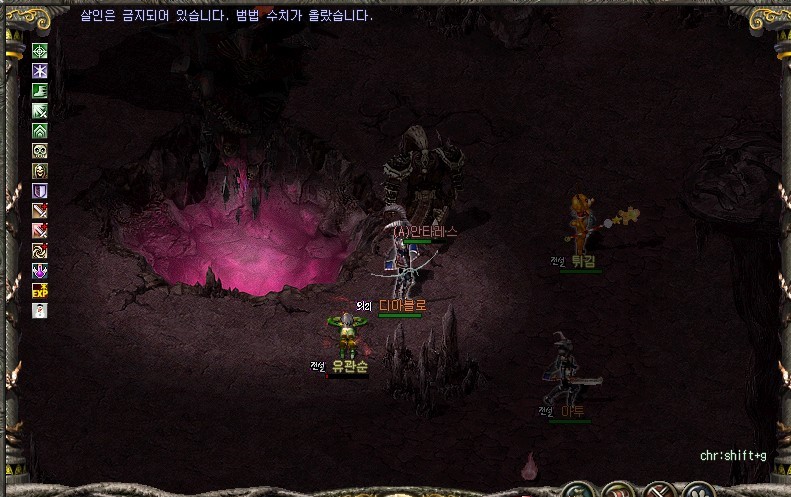Click the yellow EXP bonus icon
The image size is (791, 497).
tap(40, 291)
